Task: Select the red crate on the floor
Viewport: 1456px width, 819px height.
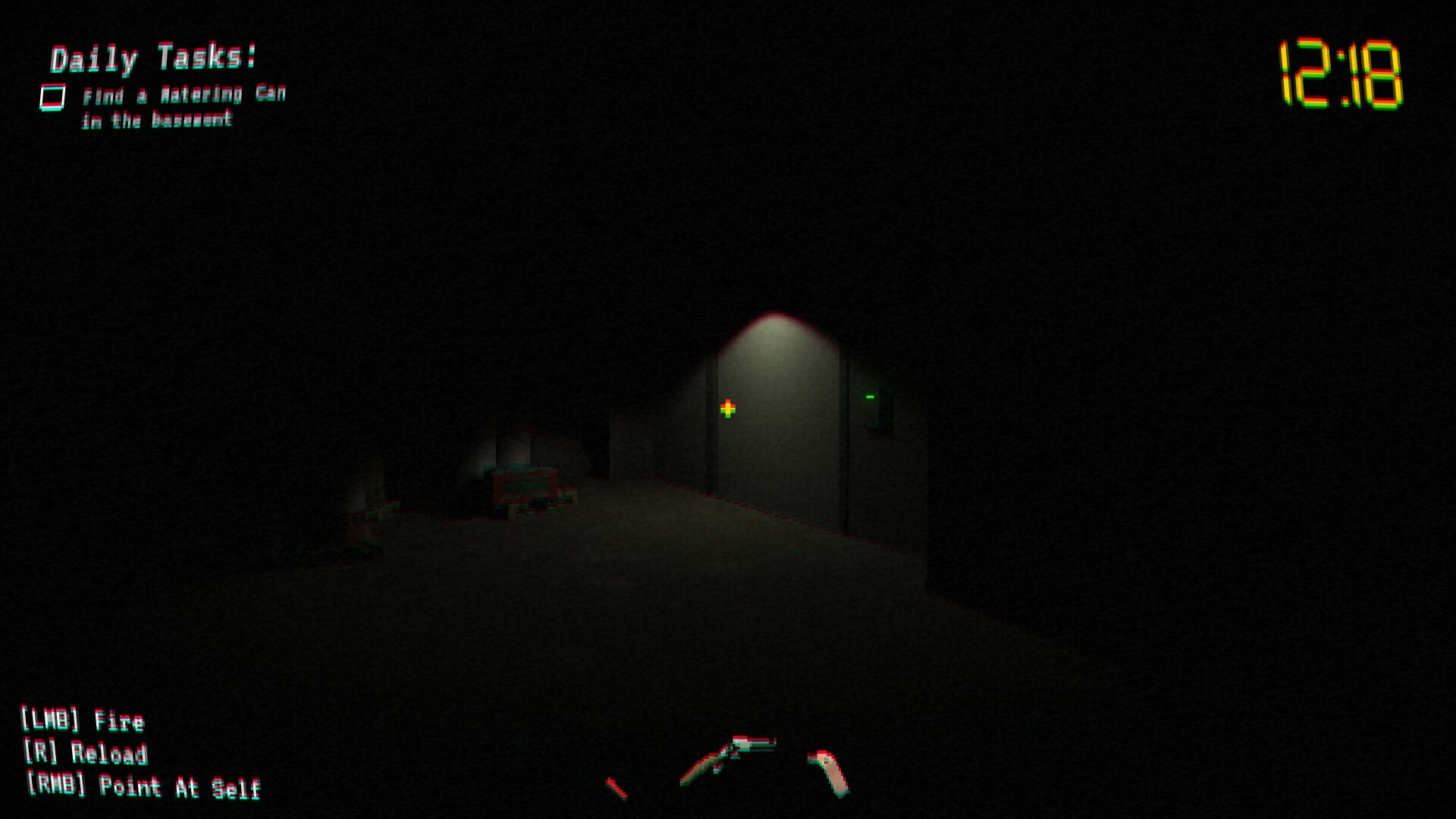Action: coord(527,485)
